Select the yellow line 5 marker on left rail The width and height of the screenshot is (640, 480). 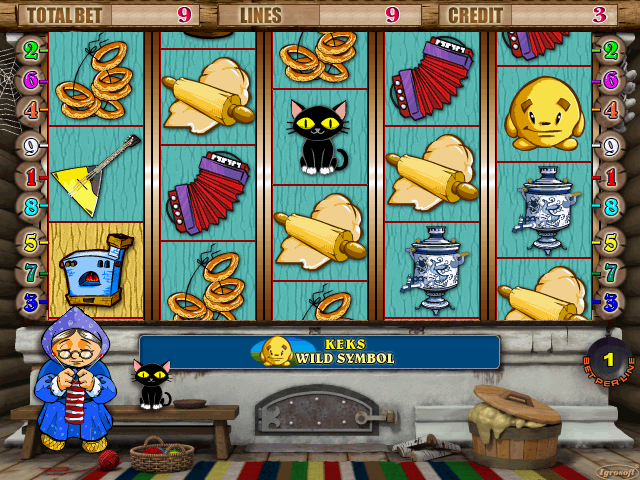click(x=31, y=242)
